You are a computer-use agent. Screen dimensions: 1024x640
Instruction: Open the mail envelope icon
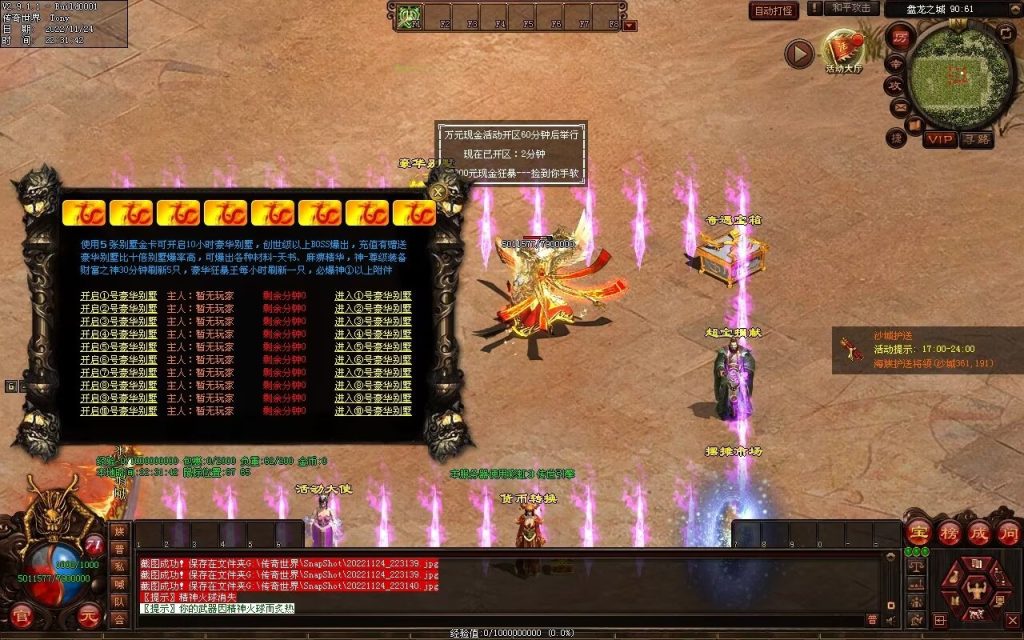(900, 107)
